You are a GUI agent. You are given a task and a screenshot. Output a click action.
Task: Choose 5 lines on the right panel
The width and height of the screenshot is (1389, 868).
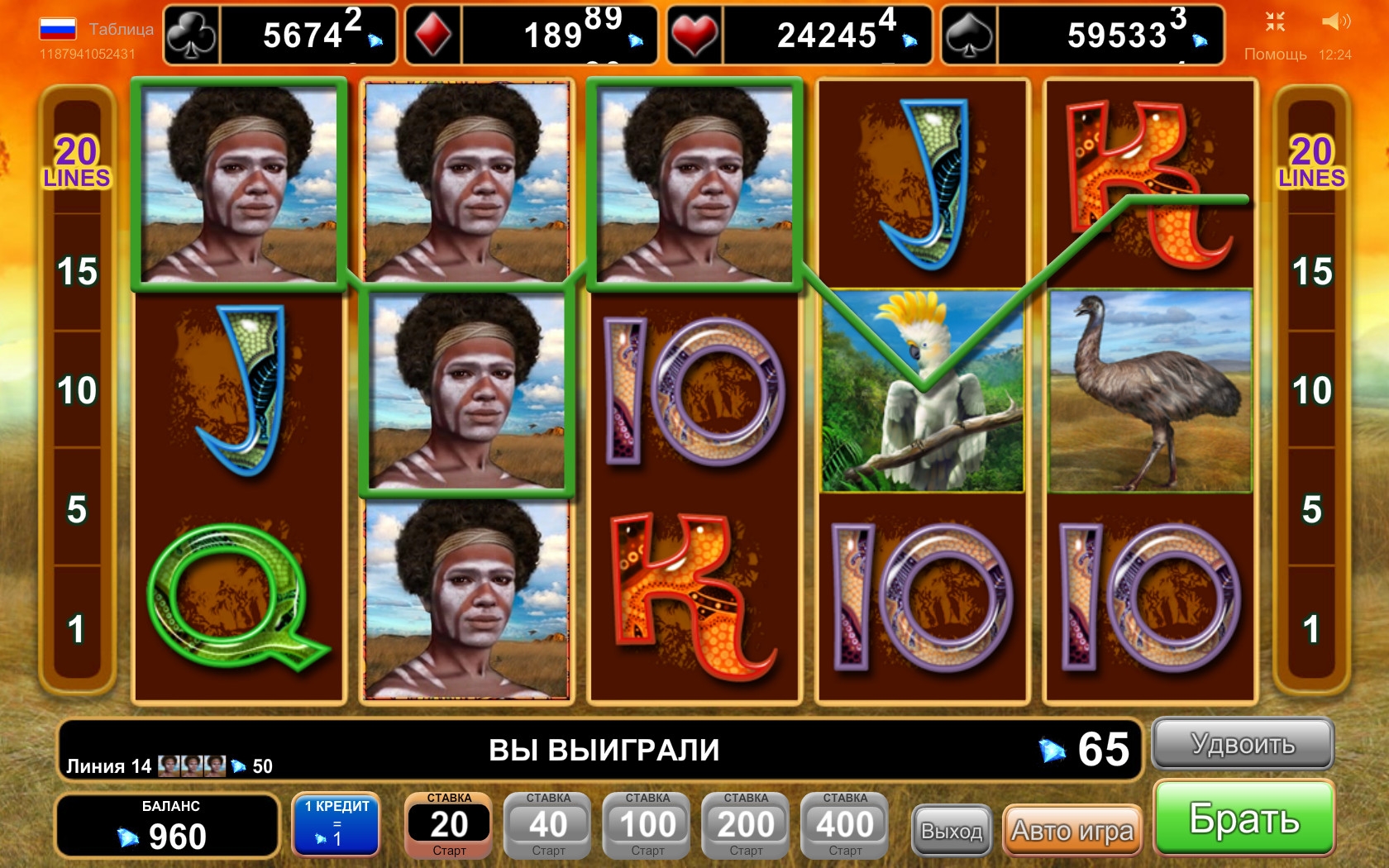(x=1311, y=509)
